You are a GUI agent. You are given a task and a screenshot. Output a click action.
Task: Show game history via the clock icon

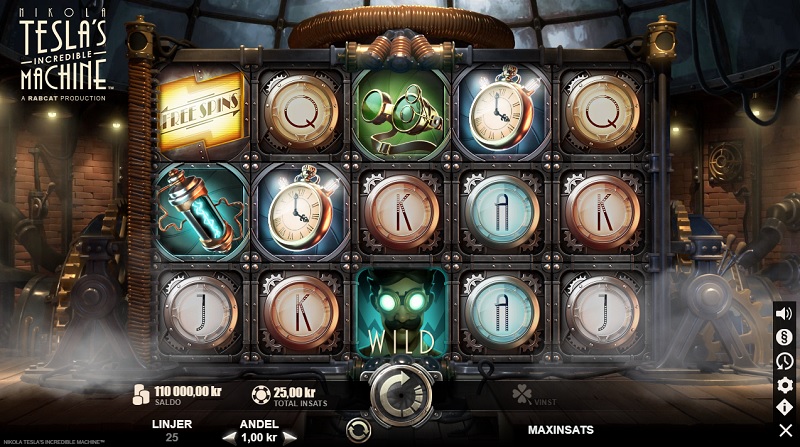click(x=785, y=361)
